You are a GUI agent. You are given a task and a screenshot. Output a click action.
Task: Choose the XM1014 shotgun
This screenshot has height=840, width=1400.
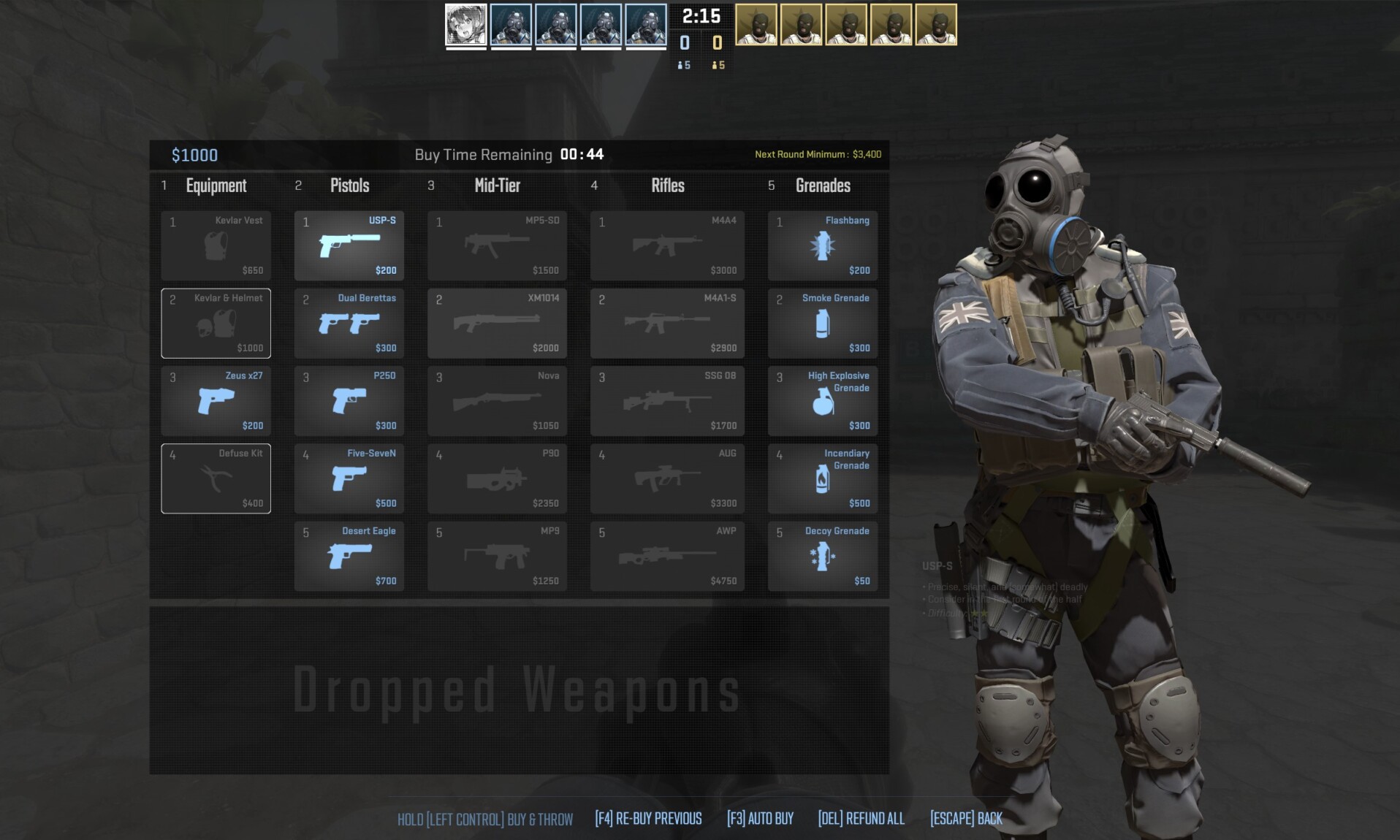tap(497, 324)
